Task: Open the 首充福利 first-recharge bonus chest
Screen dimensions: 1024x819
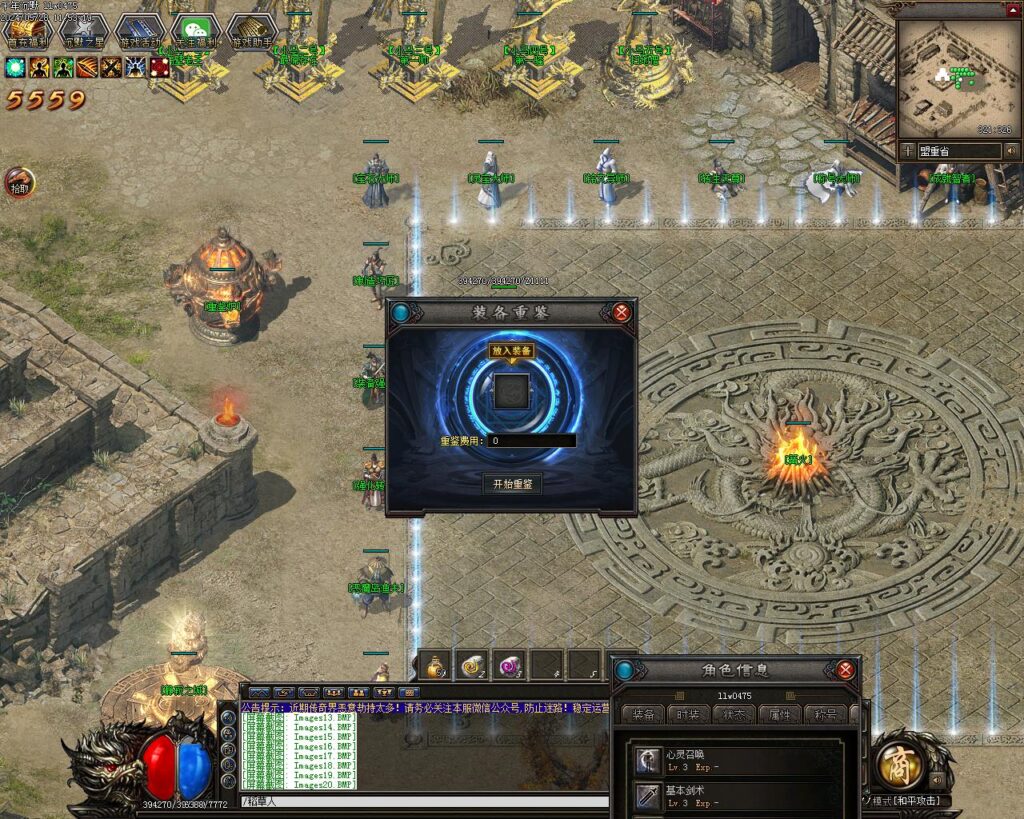Action: pos(26,33)
